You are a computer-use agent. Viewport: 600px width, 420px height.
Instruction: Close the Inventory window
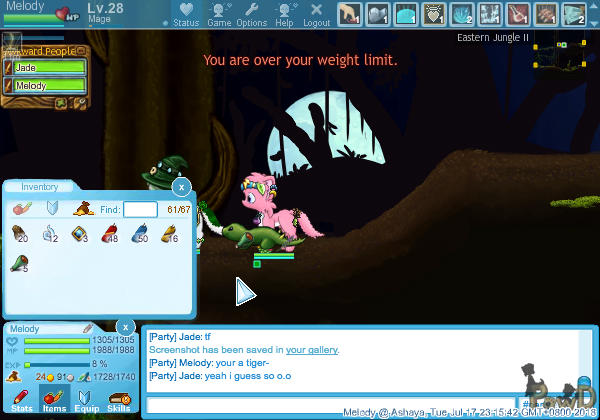[181, 187]
